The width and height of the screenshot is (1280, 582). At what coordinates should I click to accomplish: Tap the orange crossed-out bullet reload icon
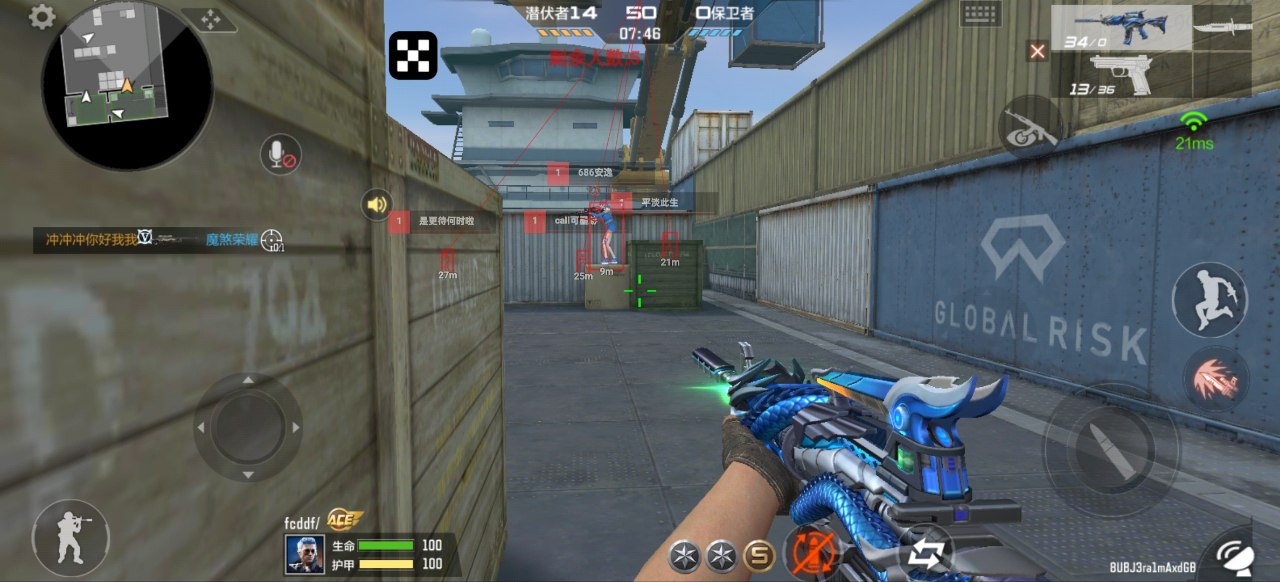tap(809, 553)
